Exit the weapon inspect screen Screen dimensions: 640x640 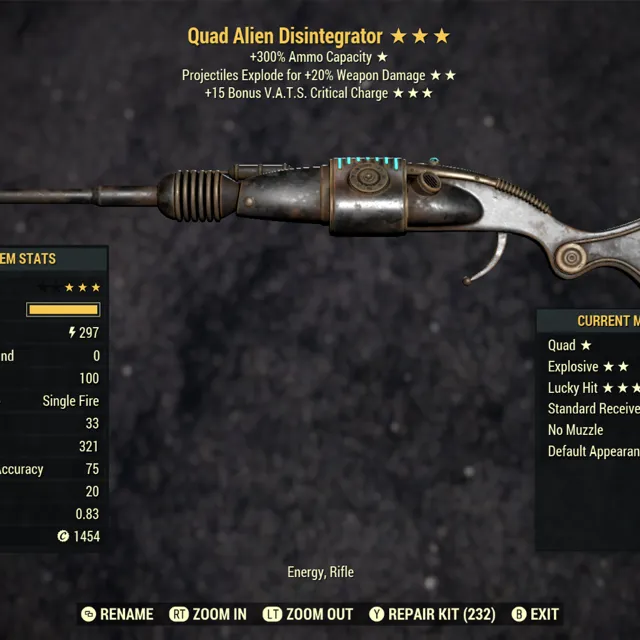[x=535, y=614]
